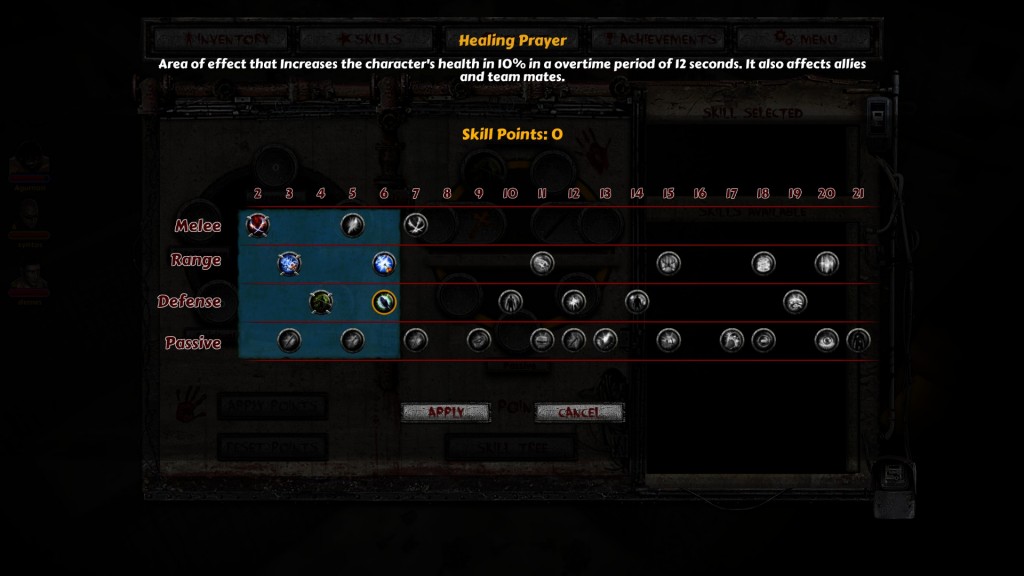
Task: Select the level 3 Range blue burst skill
Action: point(289,264)
